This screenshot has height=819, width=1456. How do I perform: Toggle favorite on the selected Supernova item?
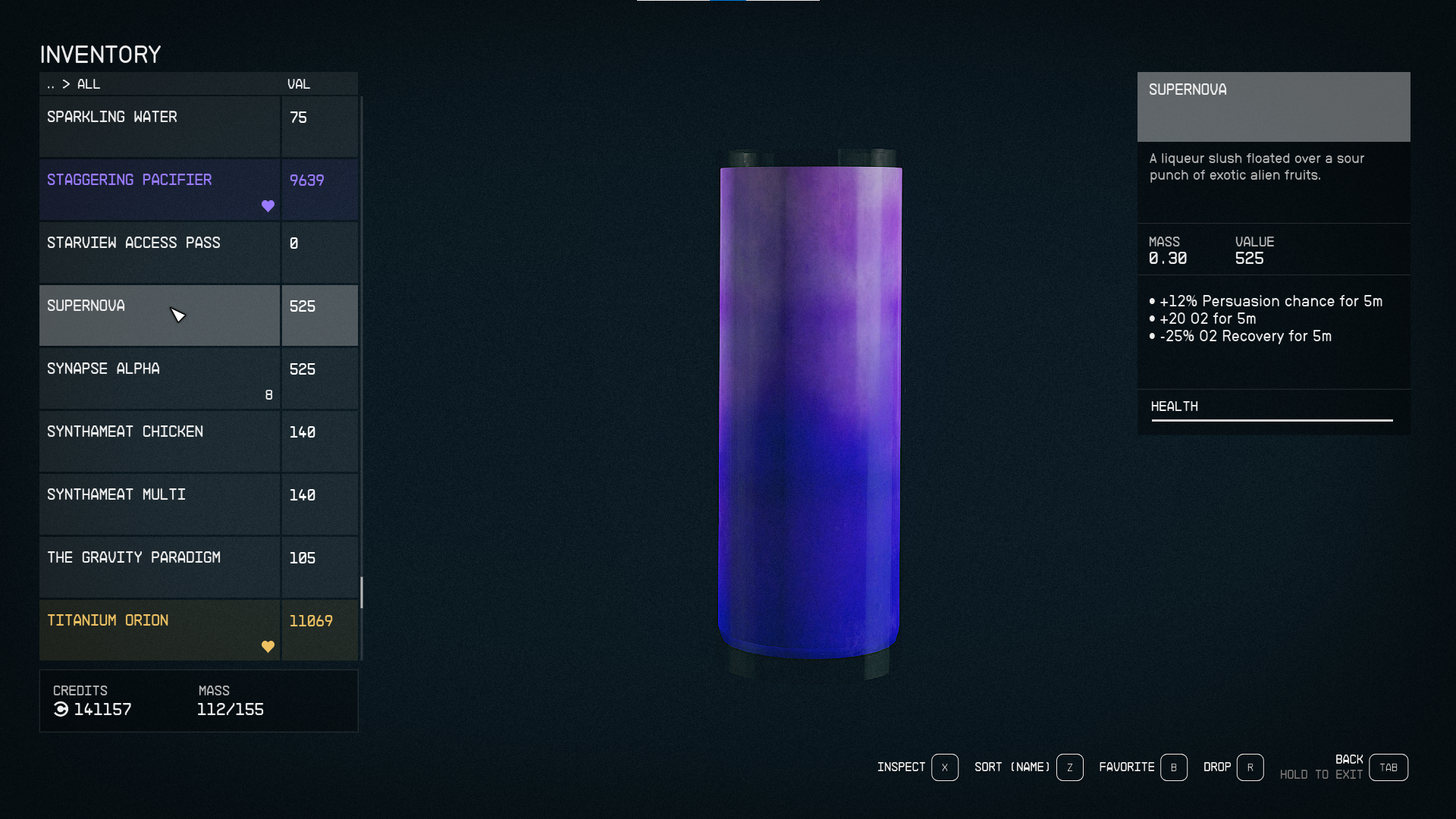(268, 331)
